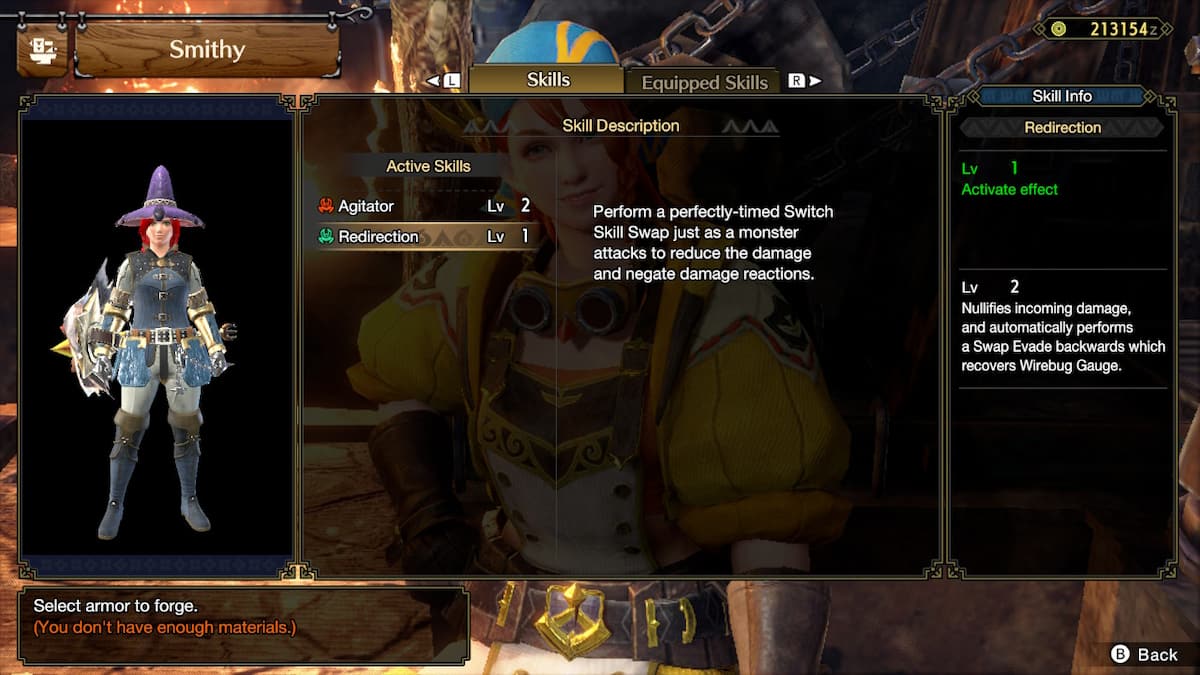Open the Smithy title header
Screen dimensions: 1200x675
point(206,50)
